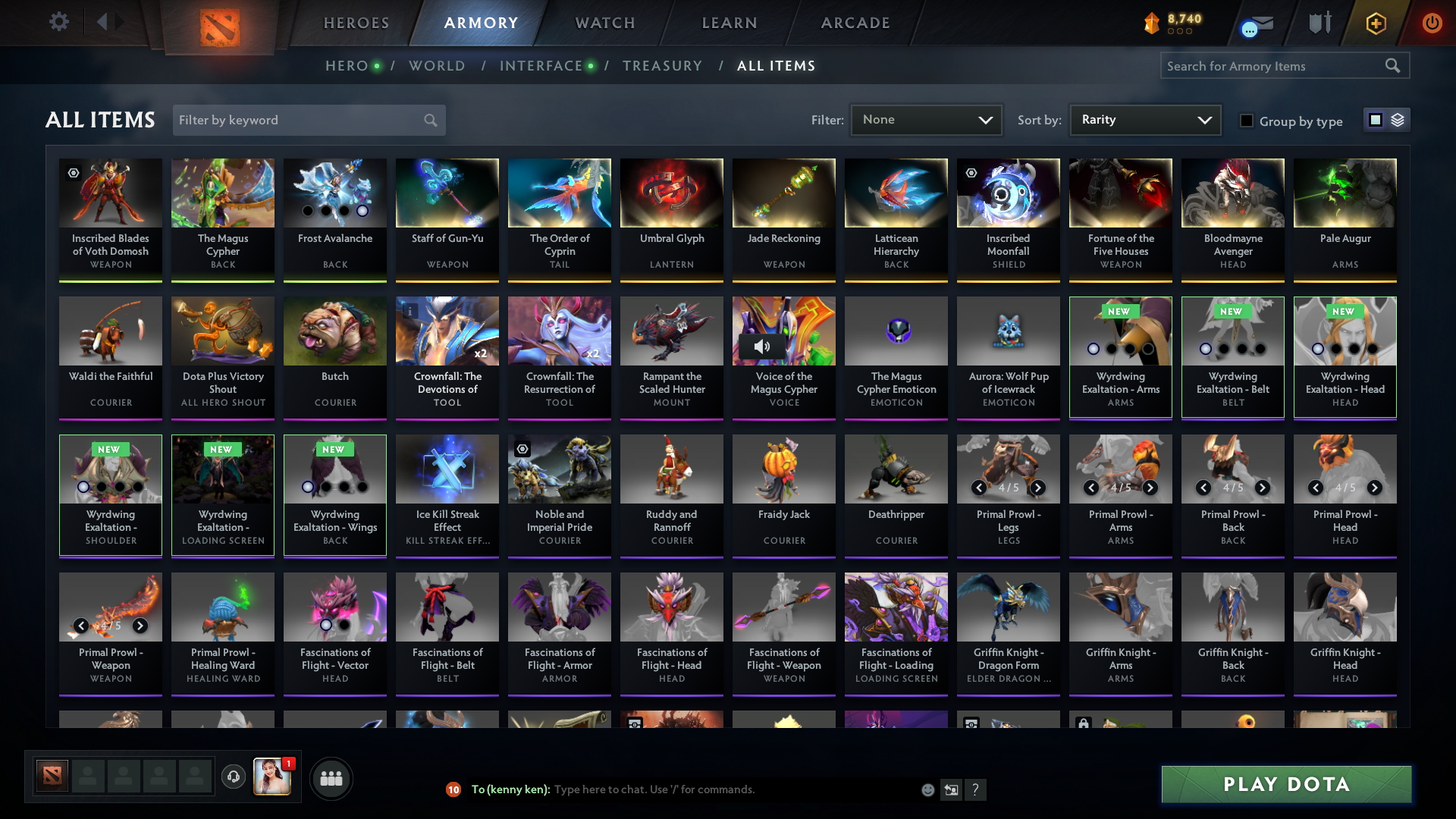Click the shuriken/ranked emblem icon top right

[x=1319, y=24]
